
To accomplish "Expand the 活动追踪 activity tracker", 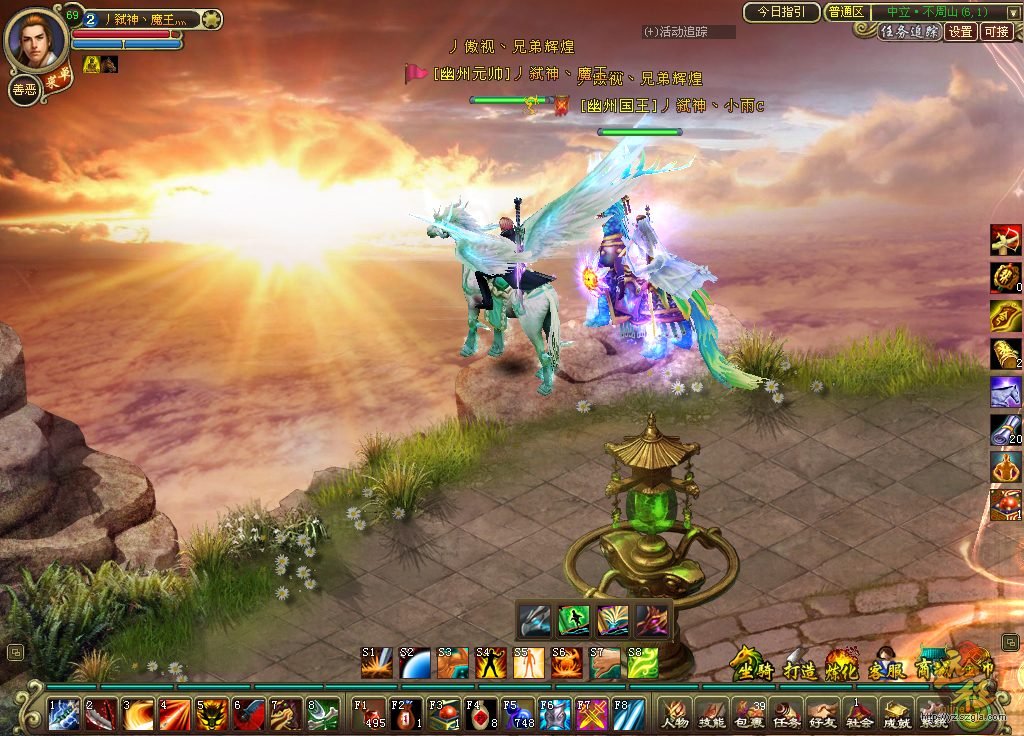I will [690, 32].
